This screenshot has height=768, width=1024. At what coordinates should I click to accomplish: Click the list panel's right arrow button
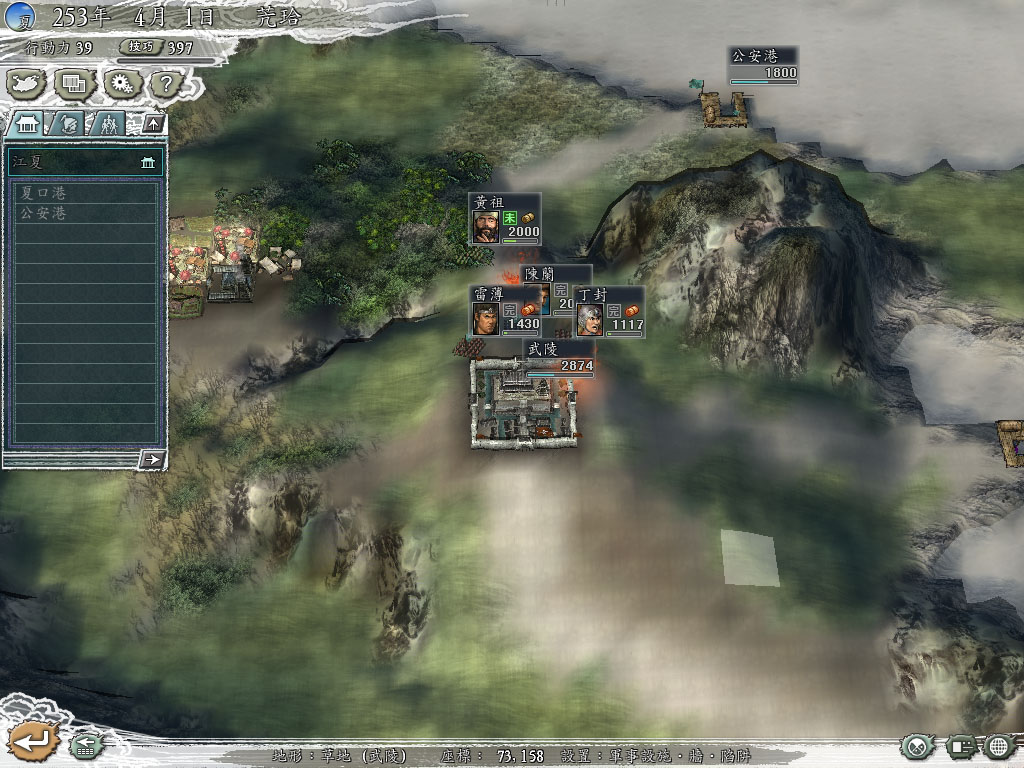click(x=152, y=459)
